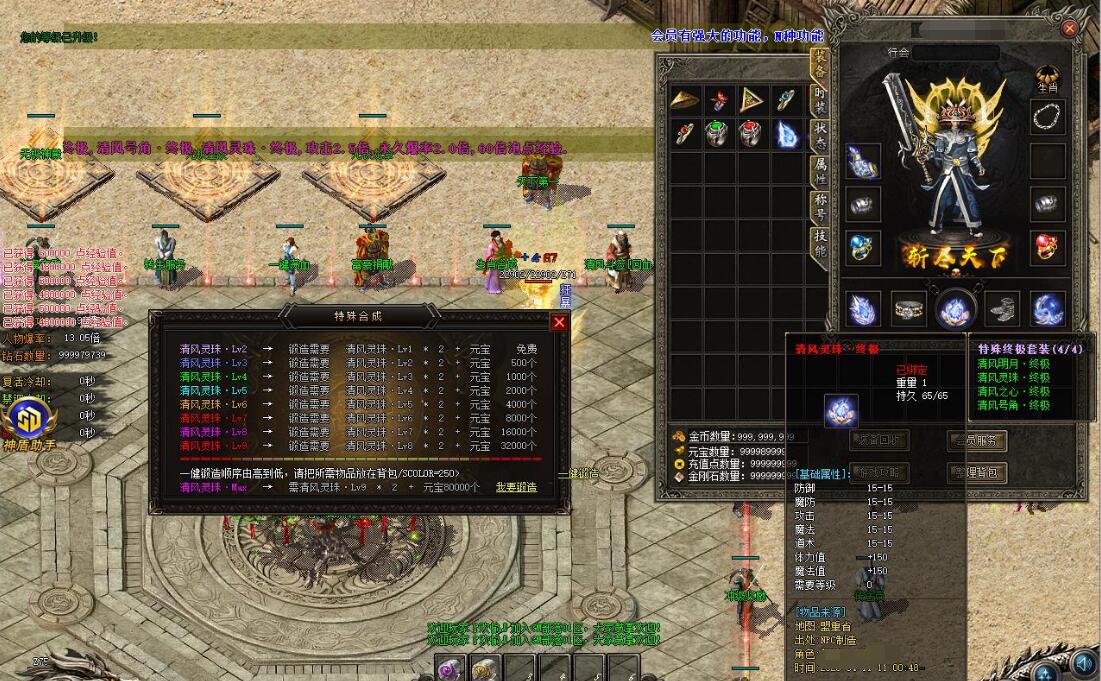Show the 称号 titles tab
Viewport: 1101px width, 681px height.
[819, 208]
